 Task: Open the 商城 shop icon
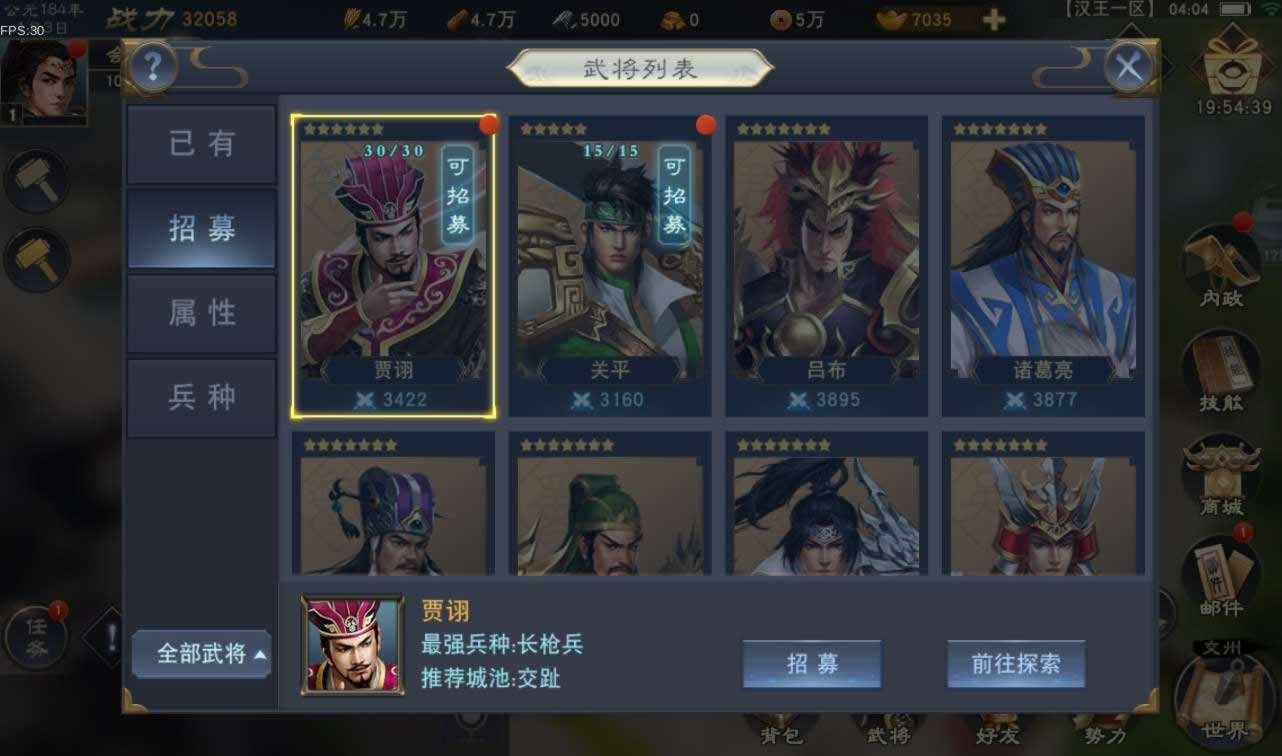click(1221, 476)
